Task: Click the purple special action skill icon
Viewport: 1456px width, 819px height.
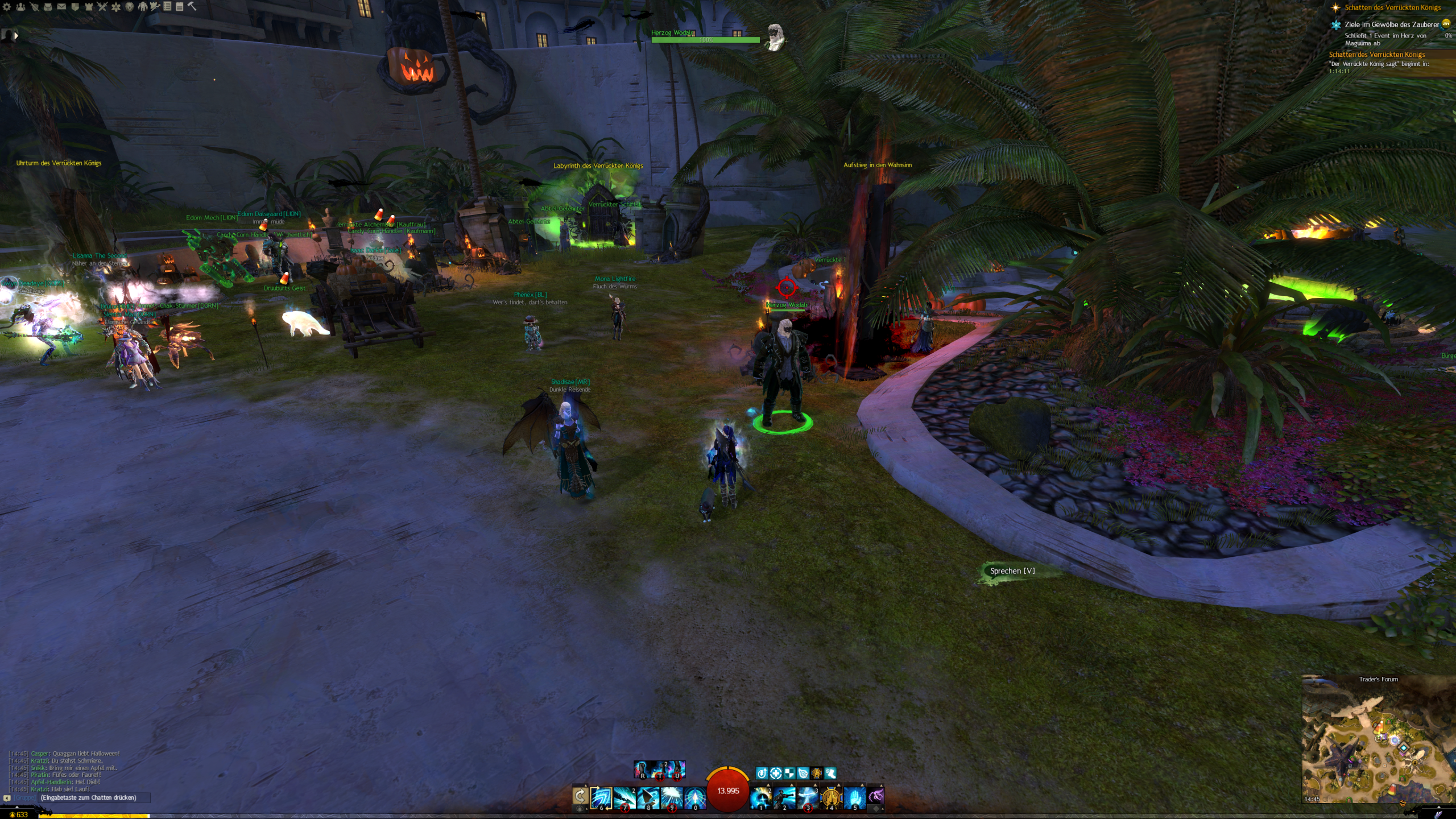Action: (876, 796)
